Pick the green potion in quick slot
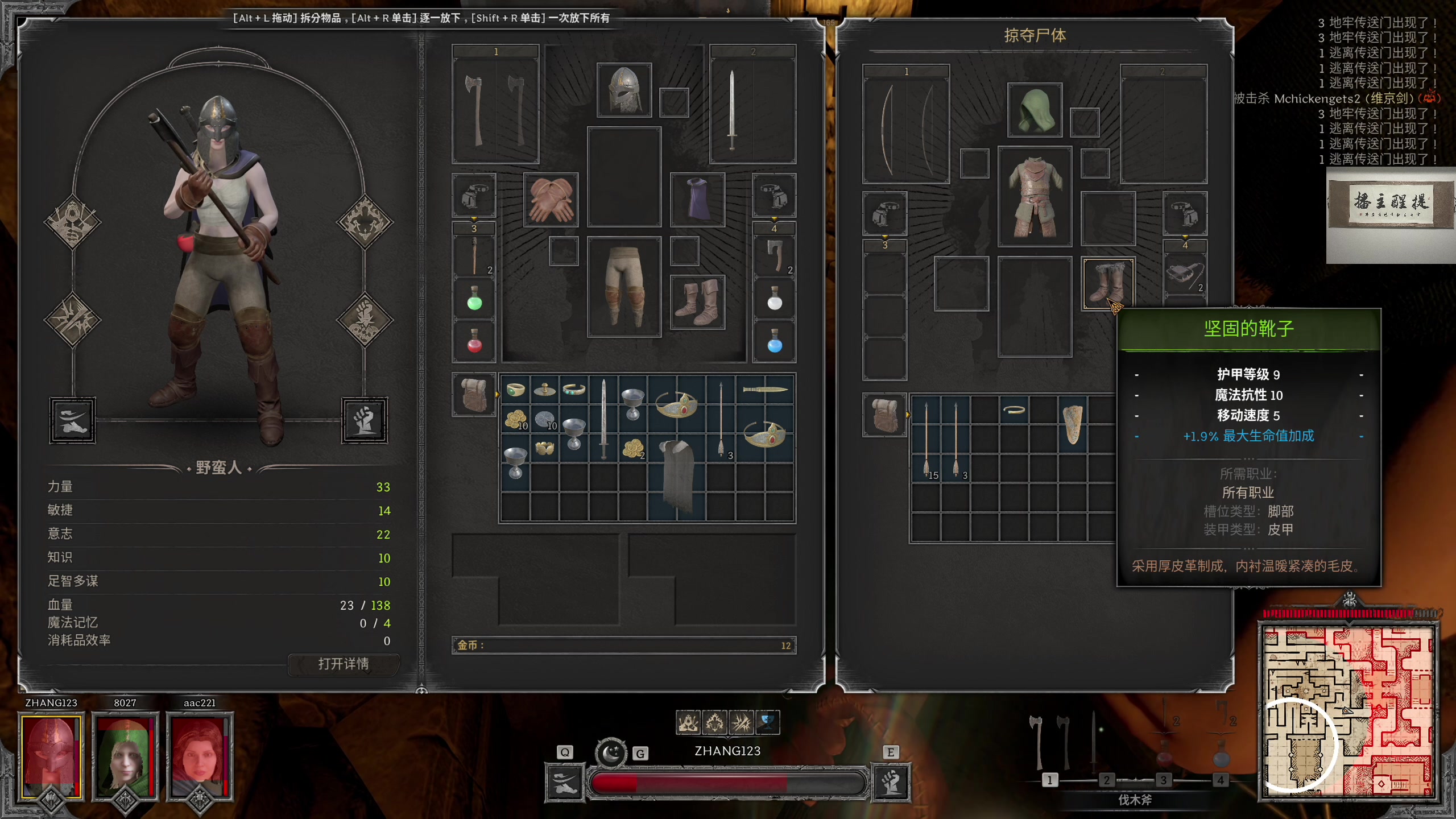 [x=474, y=299]
